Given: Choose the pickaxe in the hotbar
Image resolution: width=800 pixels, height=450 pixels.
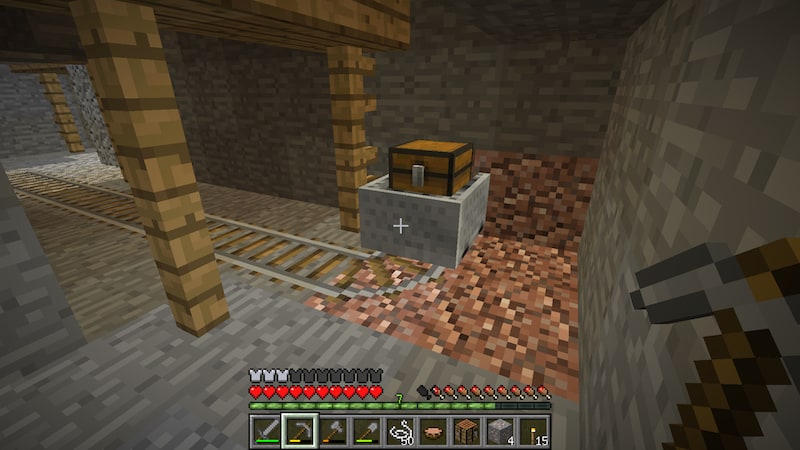Looking at the screenshot, I should click(299, 430).
